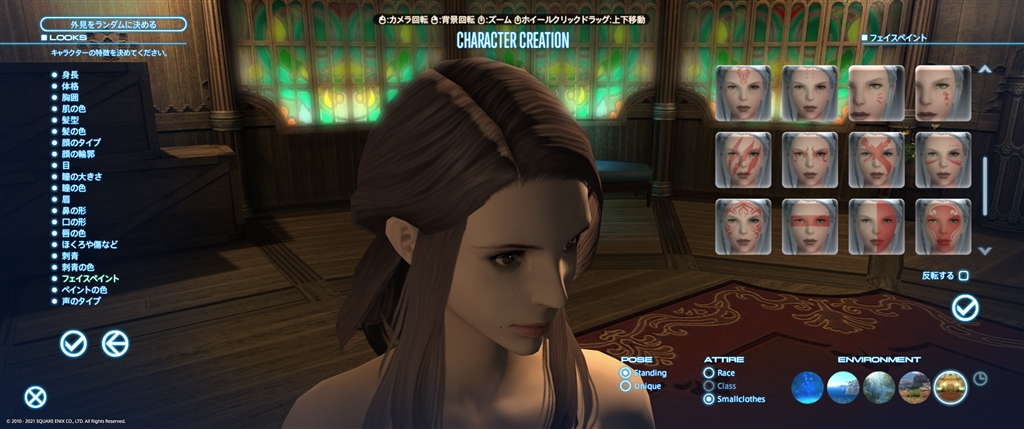Choose the Smallclothes attire option
1024x429 pixels.
click(x=709, y=399)
